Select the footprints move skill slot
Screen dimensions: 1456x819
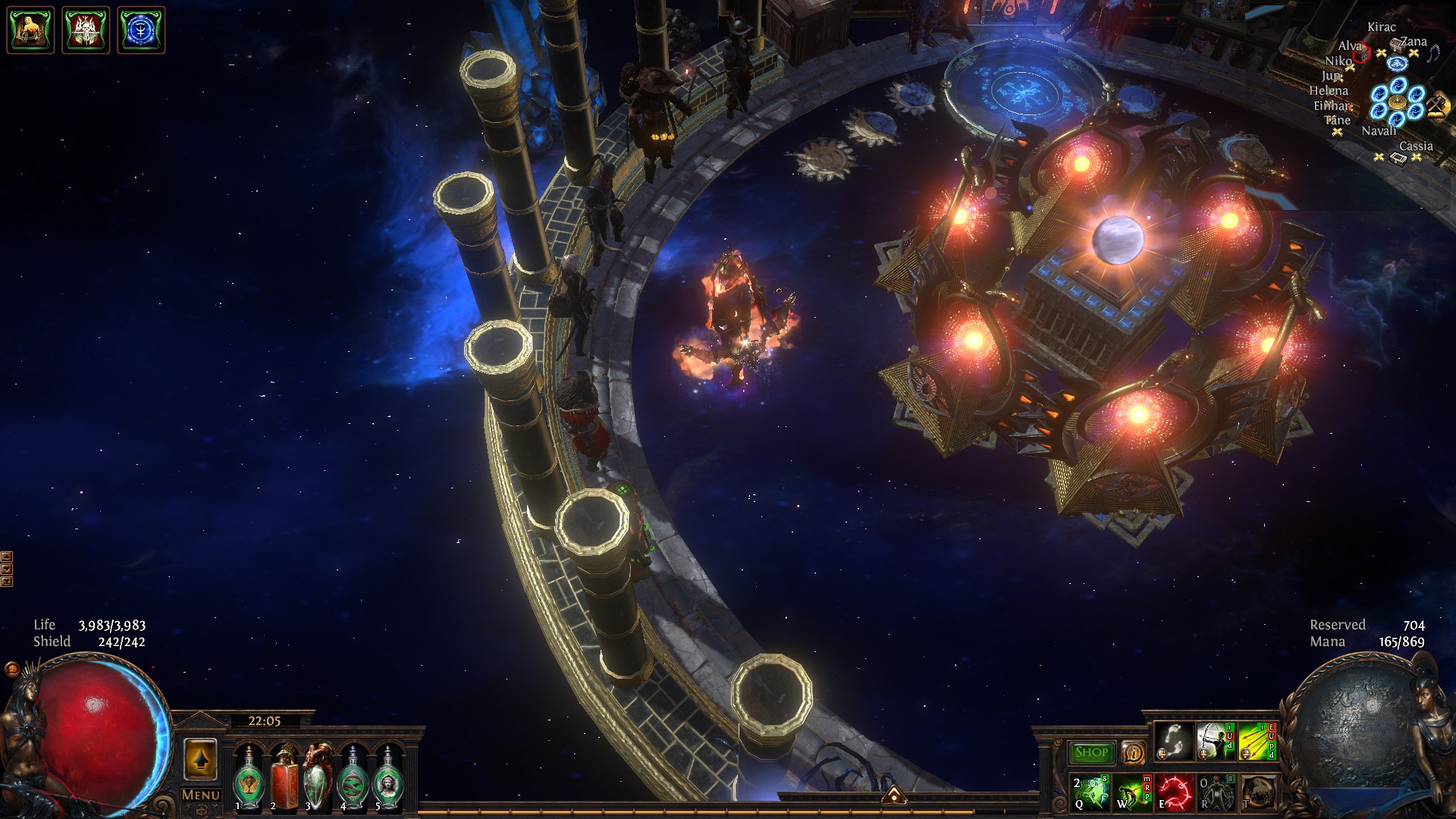tap(1174, 742)
